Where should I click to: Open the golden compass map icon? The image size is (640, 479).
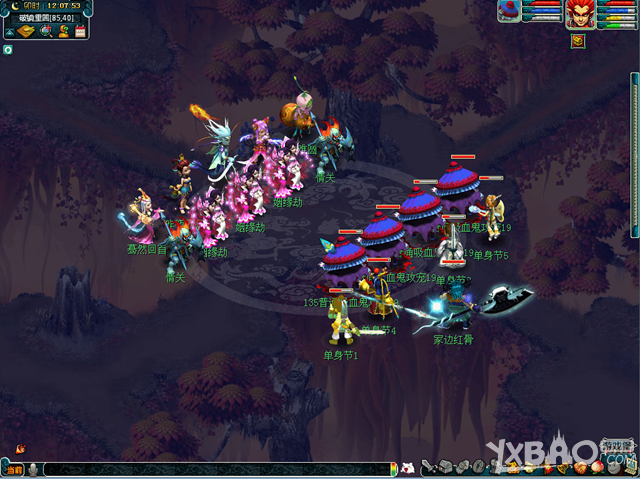coord(27,31)
